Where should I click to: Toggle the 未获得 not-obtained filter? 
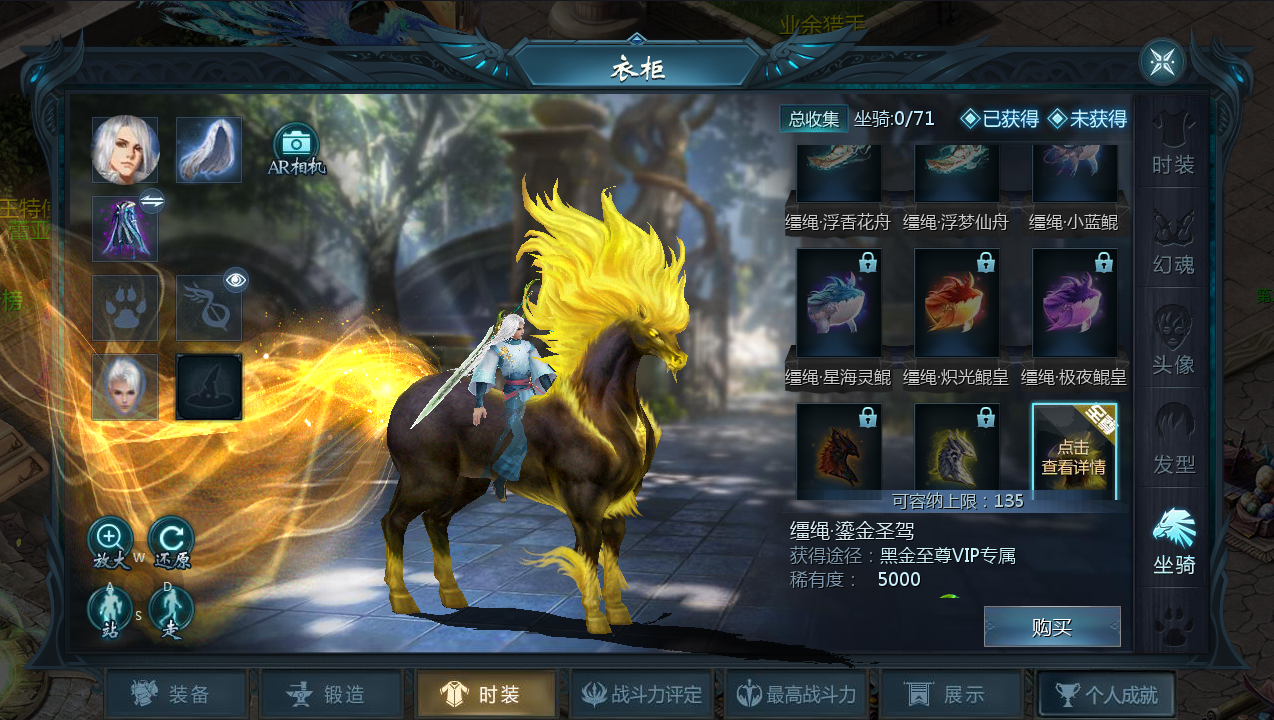point(1087,119)
